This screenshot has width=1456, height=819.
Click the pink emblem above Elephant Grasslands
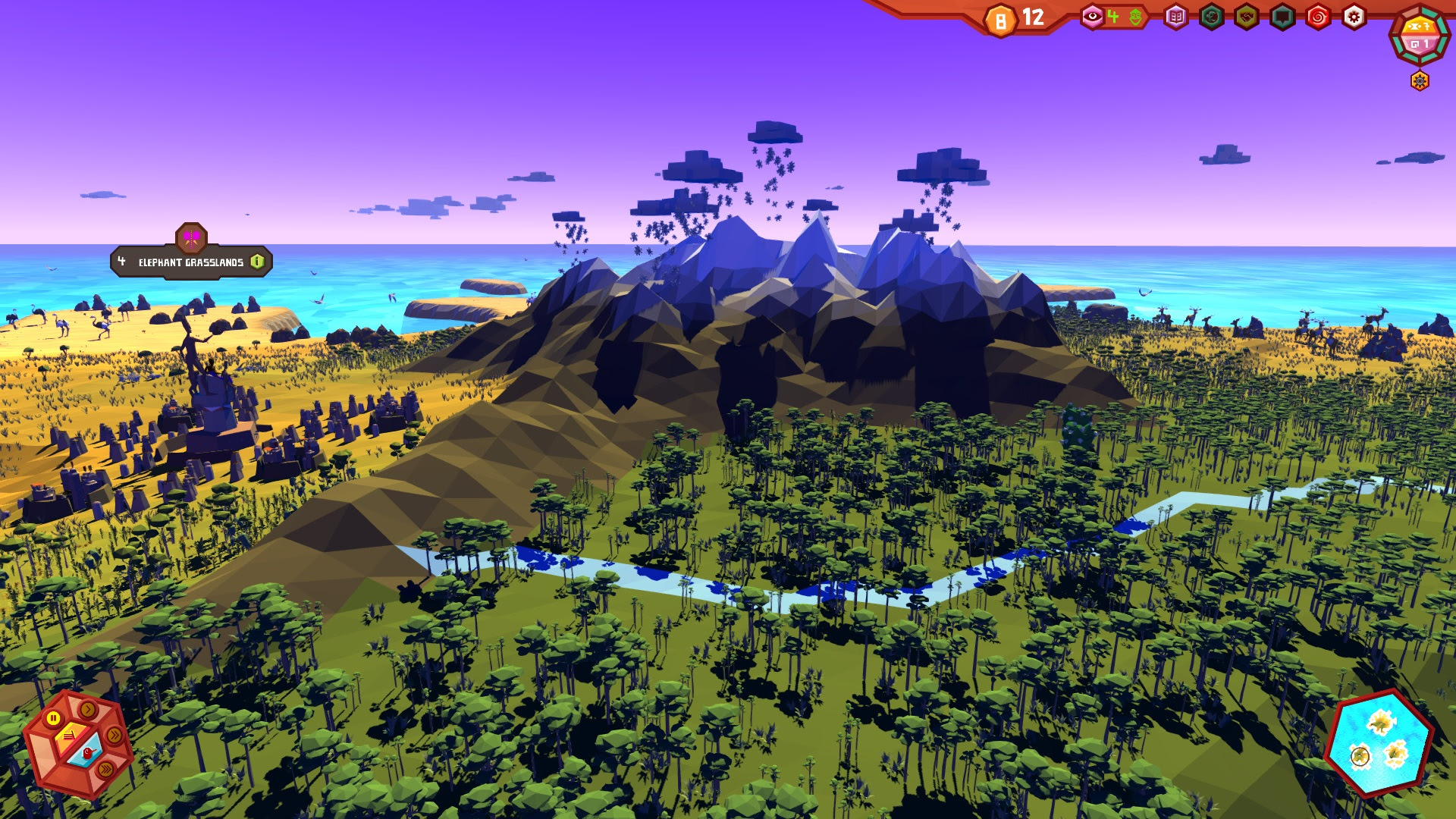(x=191, y=237)
